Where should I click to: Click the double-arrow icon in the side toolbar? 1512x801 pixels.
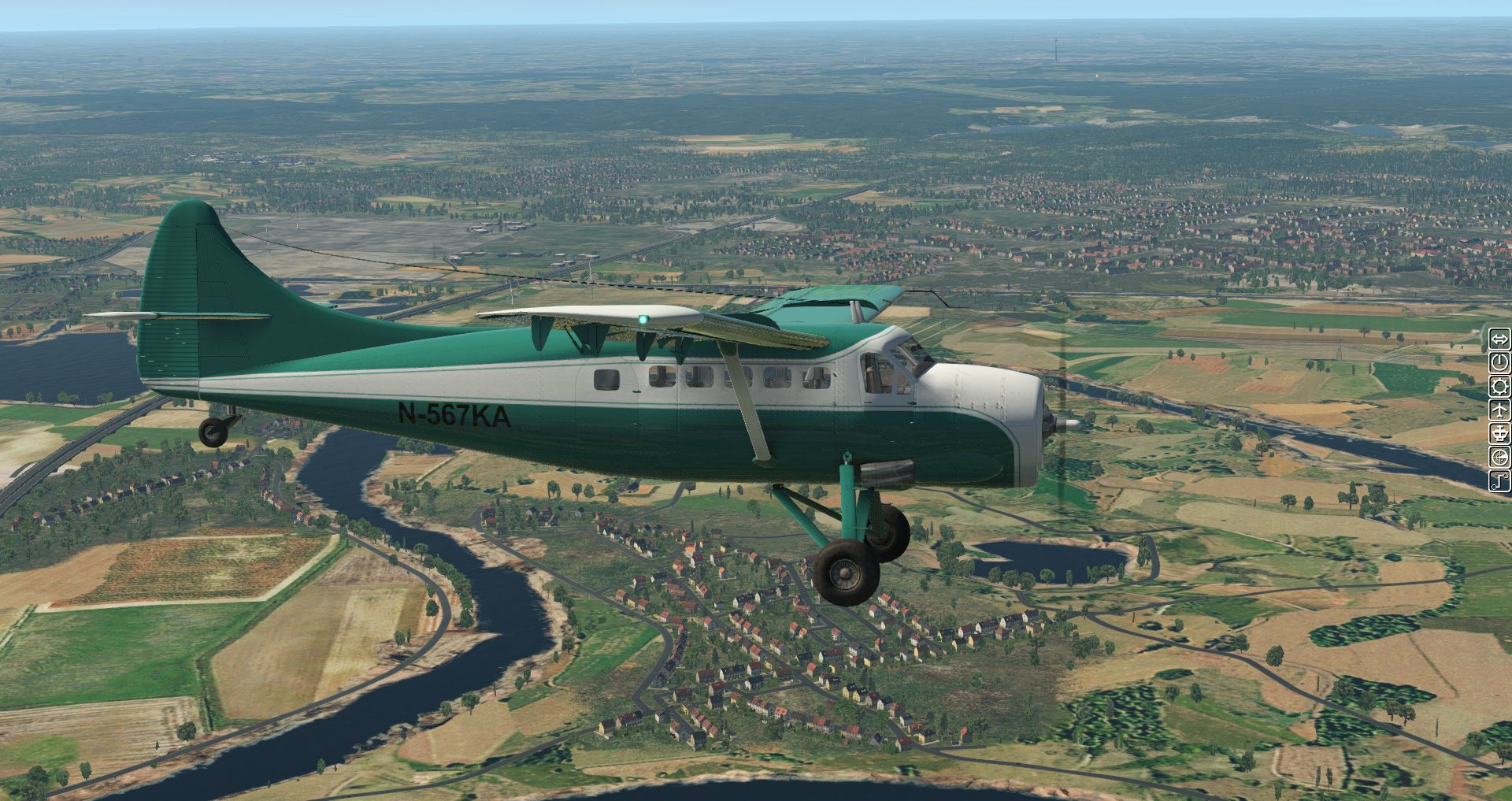(1499, 340)
